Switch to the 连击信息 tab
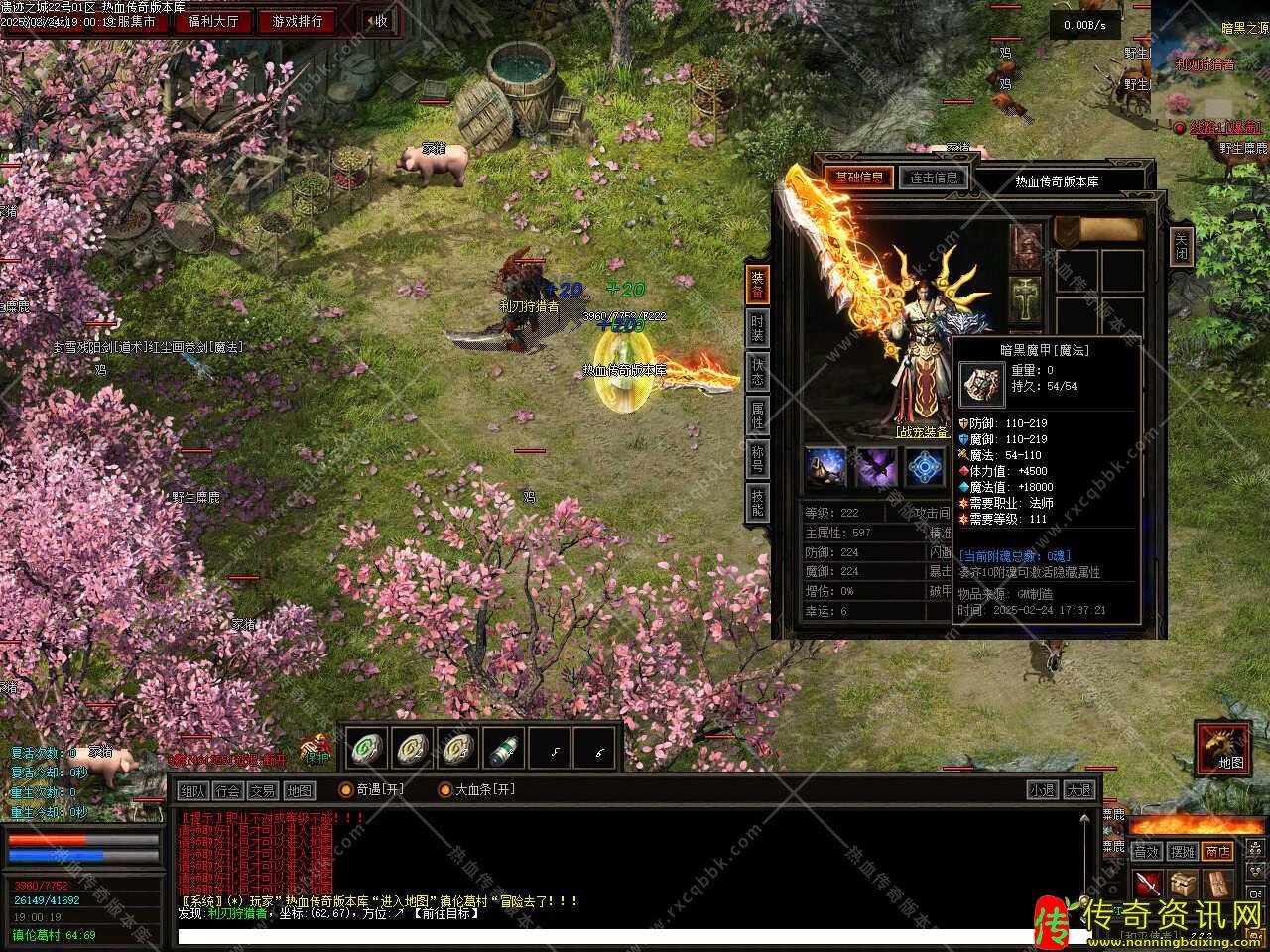Image resolution: width=1270 pixels, height=952 pixels. 934,178
